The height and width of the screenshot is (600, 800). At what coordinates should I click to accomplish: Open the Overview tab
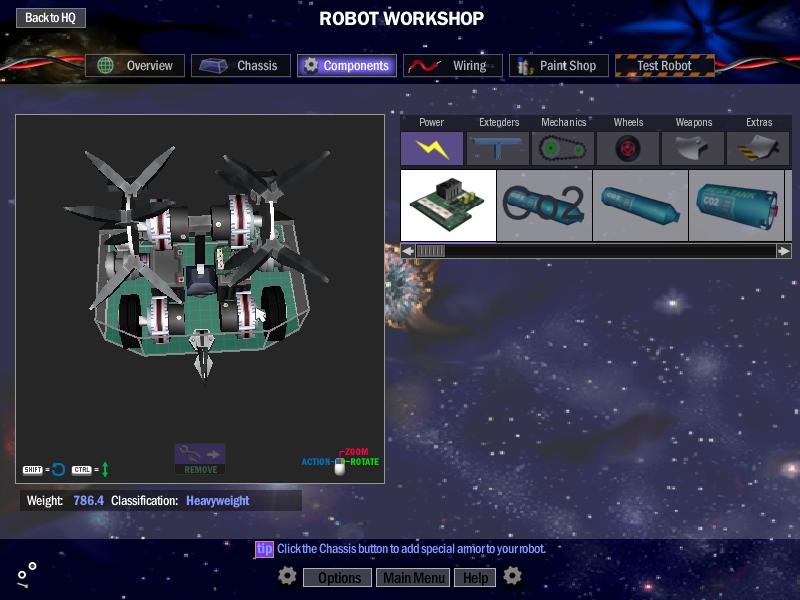(135, 66)
